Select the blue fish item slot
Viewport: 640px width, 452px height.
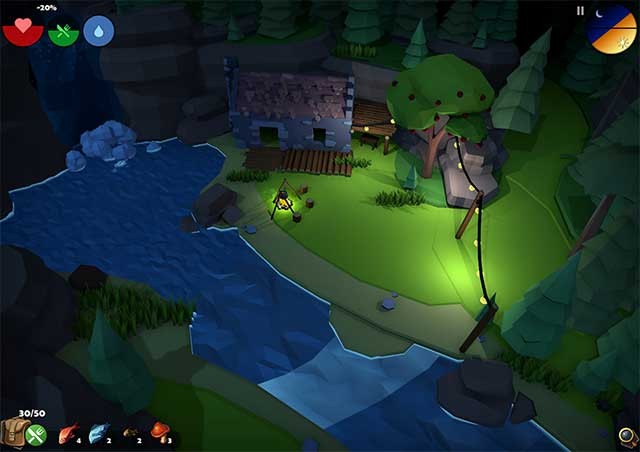tap(99, 434)
